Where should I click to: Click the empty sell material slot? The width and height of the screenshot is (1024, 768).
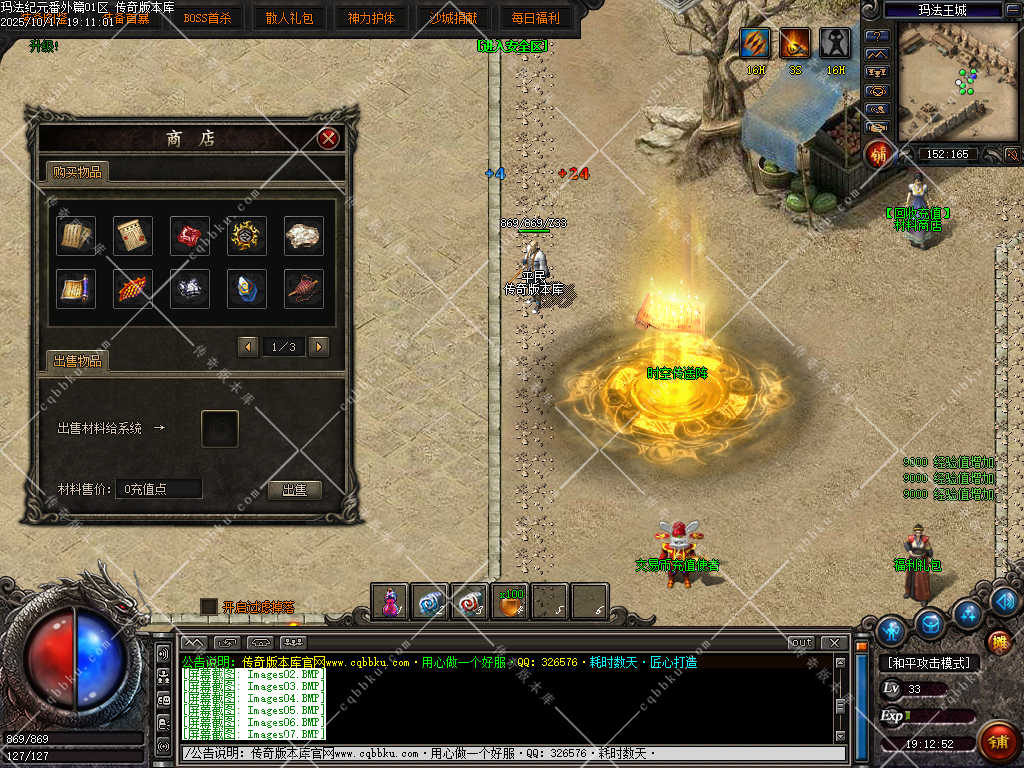click(x=220, y=429)
